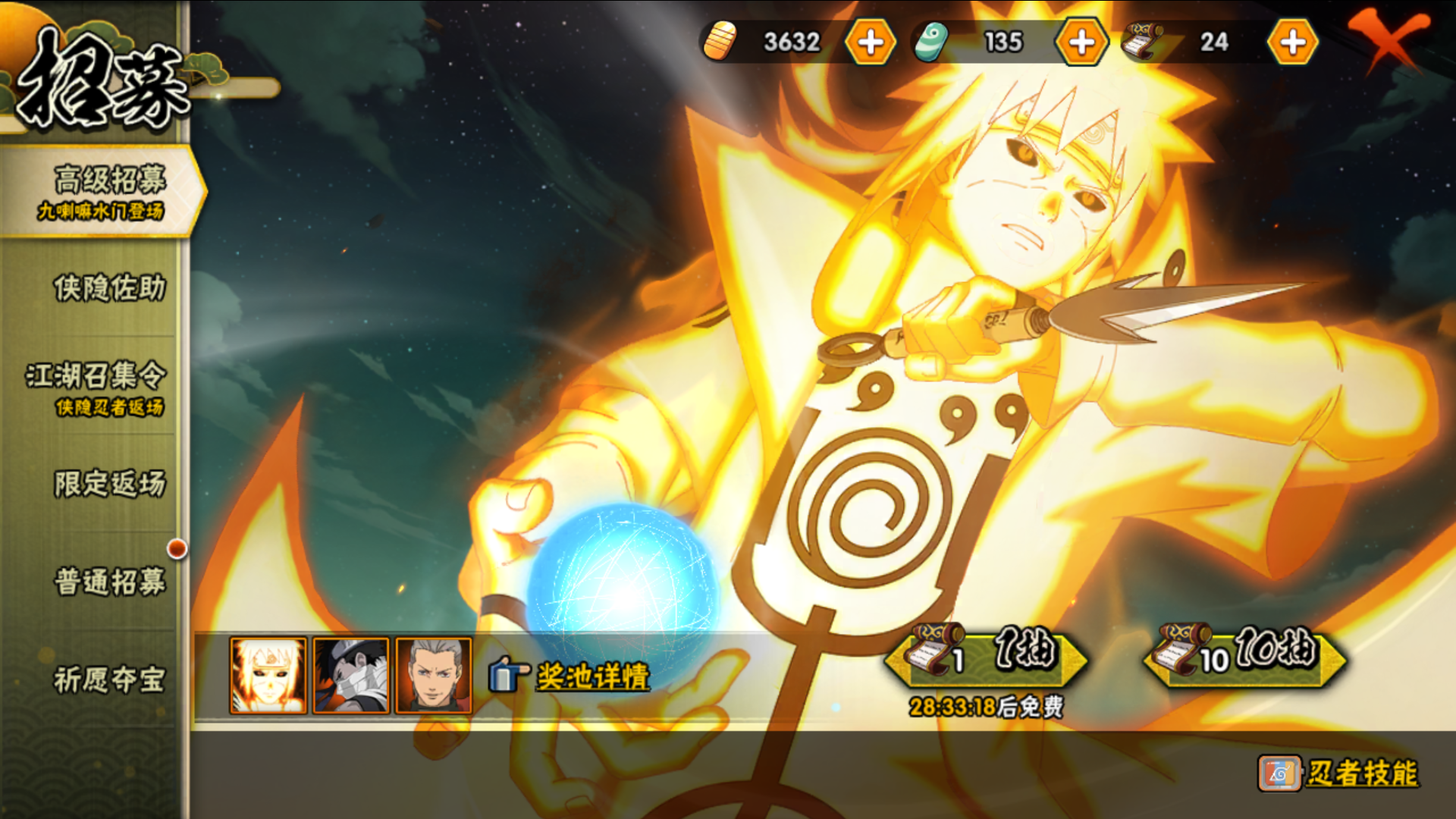Close the recruitment screen with red X
1456x819 pixels.
(1387, 38)
